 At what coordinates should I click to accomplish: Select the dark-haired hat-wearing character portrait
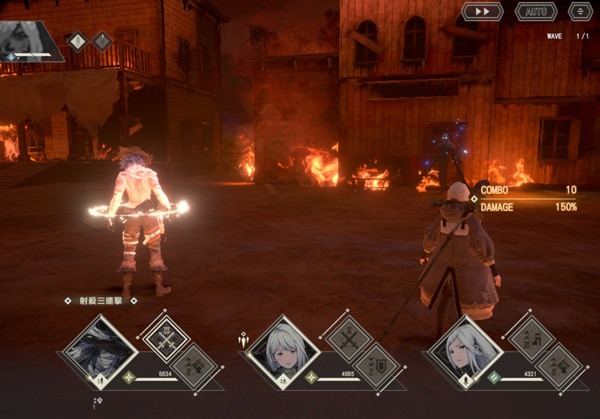click(101, 349)
